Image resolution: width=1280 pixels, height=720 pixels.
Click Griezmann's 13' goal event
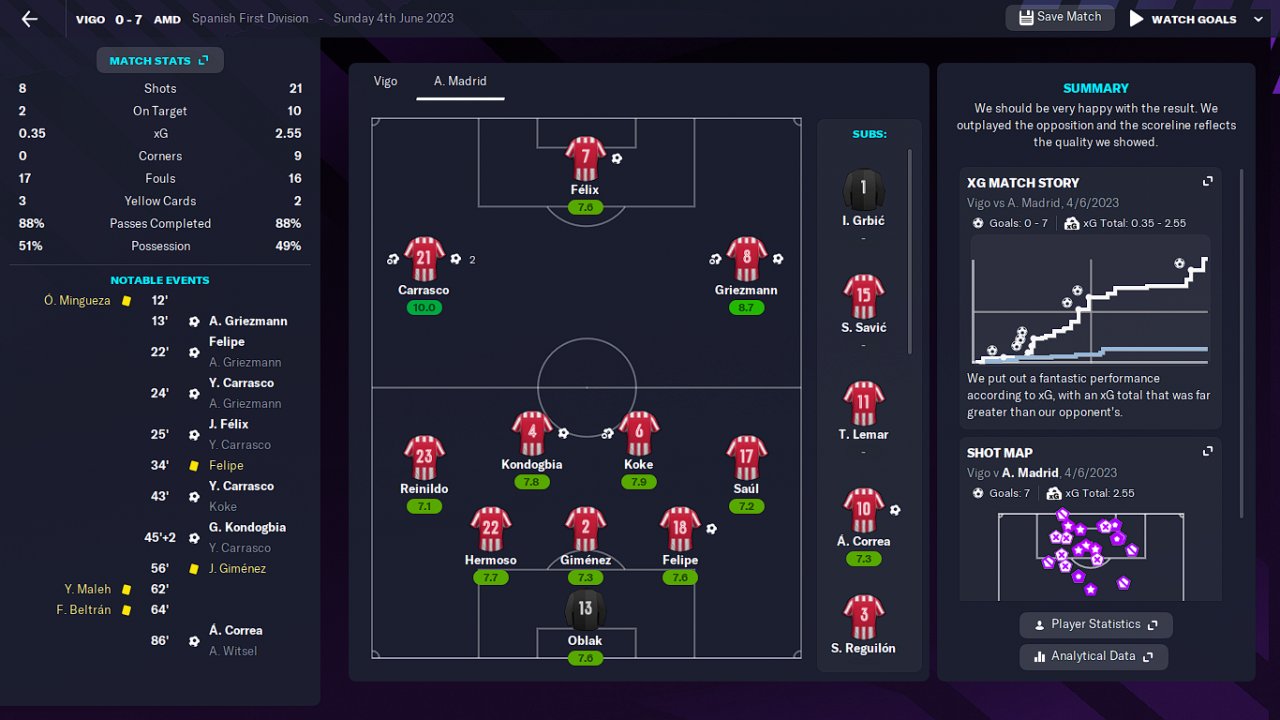[x=248, y=321]
